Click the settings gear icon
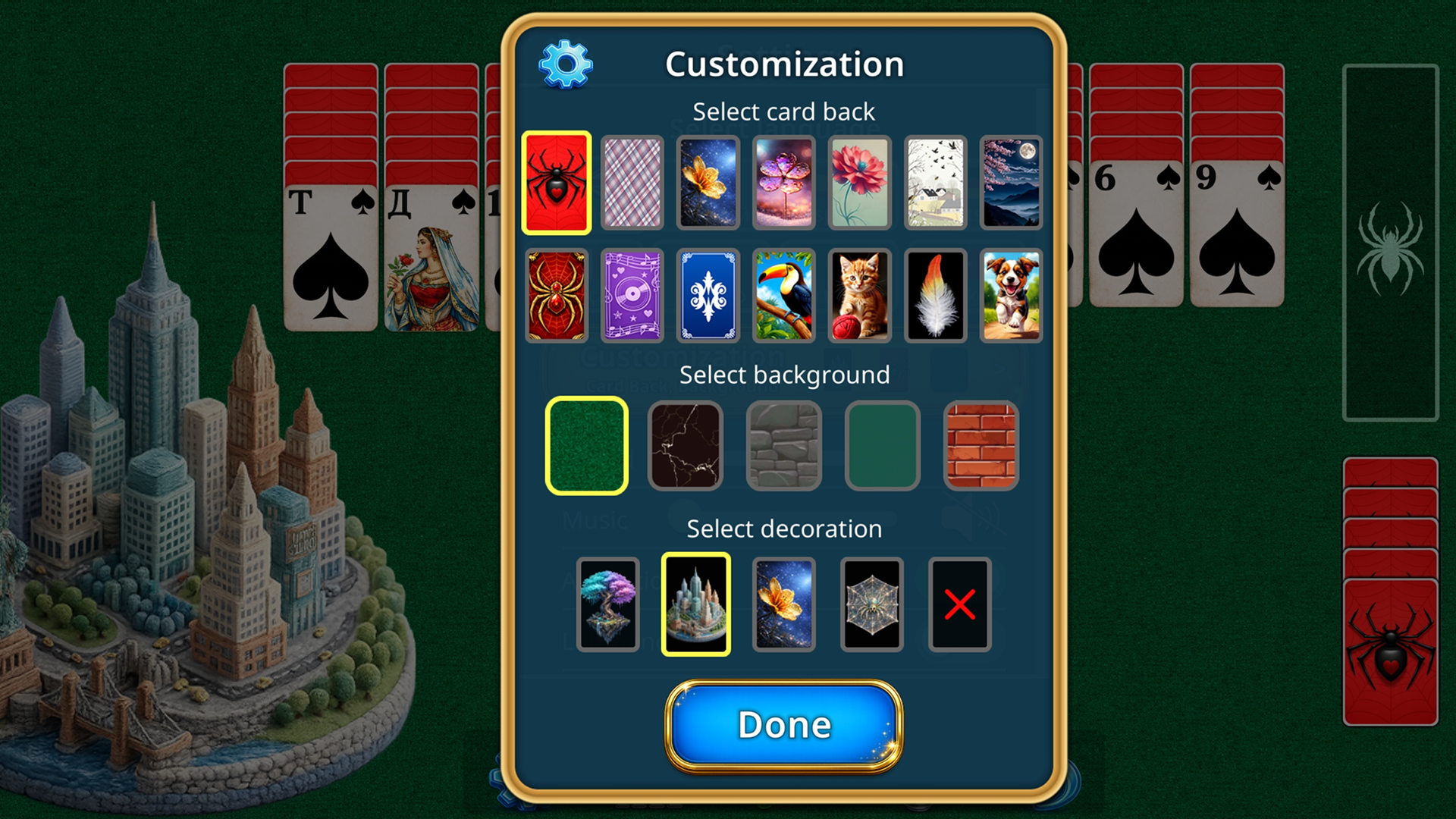The width and height of the screenshot is (1456, 819). pos(565,64)
